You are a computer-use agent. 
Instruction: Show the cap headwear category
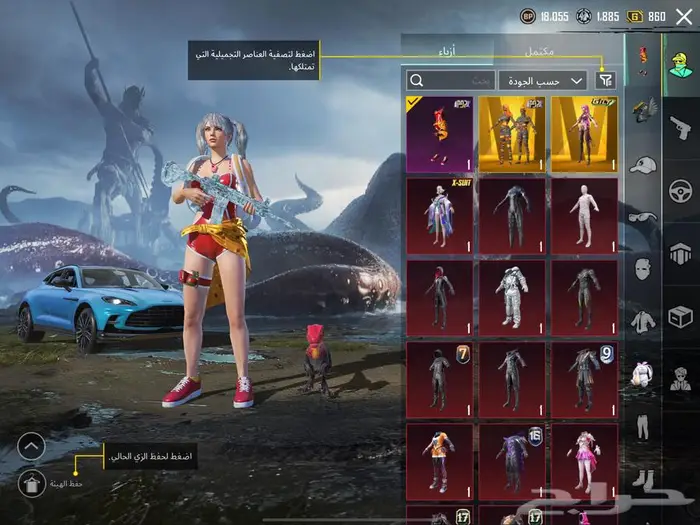642,164
